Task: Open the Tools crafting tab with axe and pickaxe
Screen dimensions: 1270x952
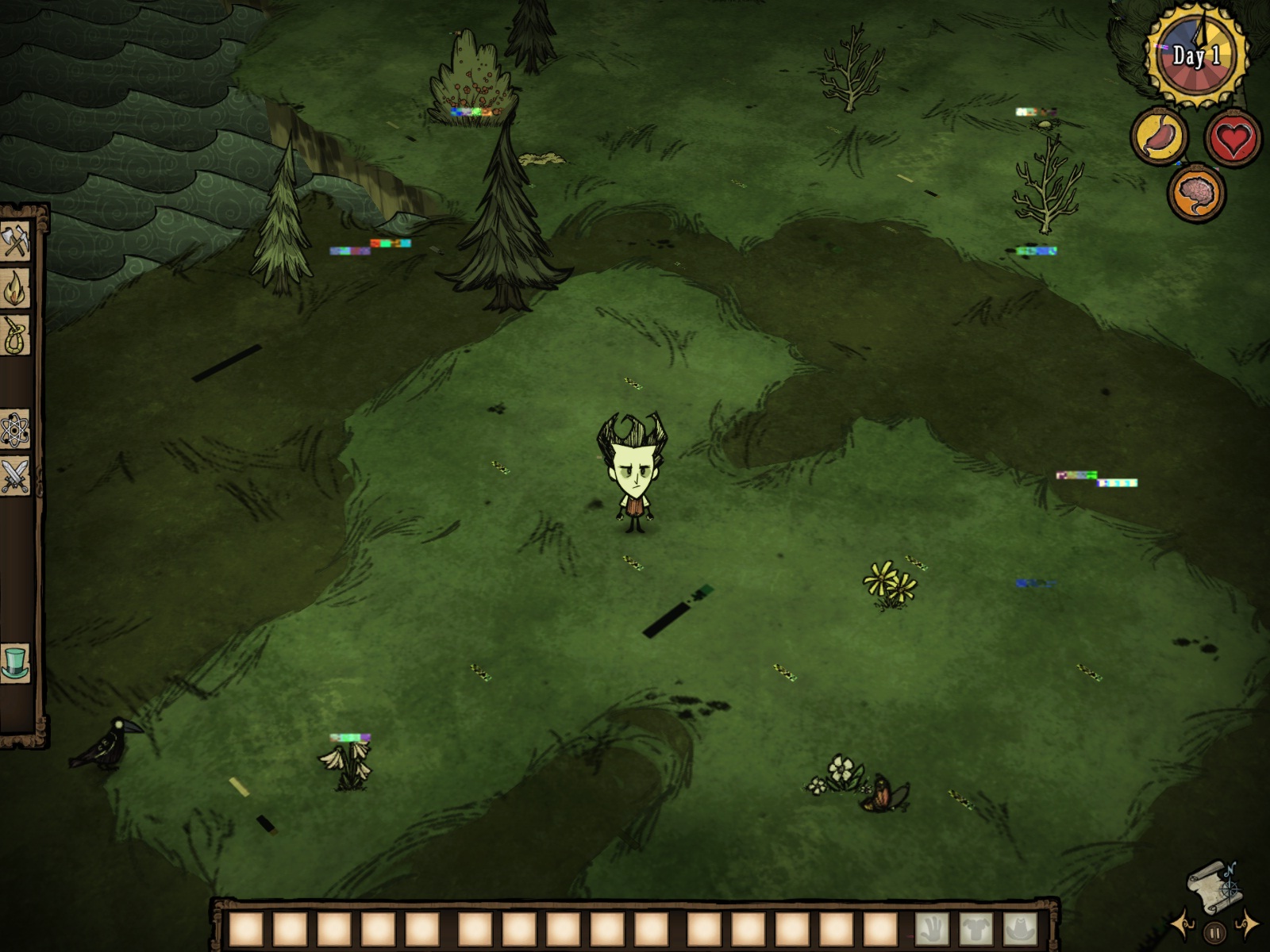Action: tap(15, 240)
